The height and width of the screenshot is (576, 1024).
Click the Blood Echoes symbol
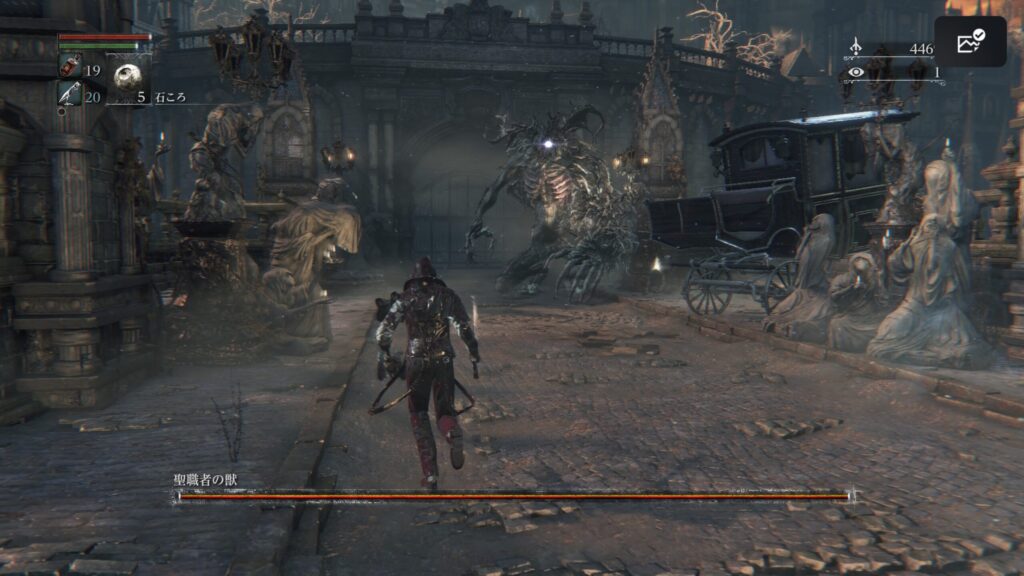(855, 48)
